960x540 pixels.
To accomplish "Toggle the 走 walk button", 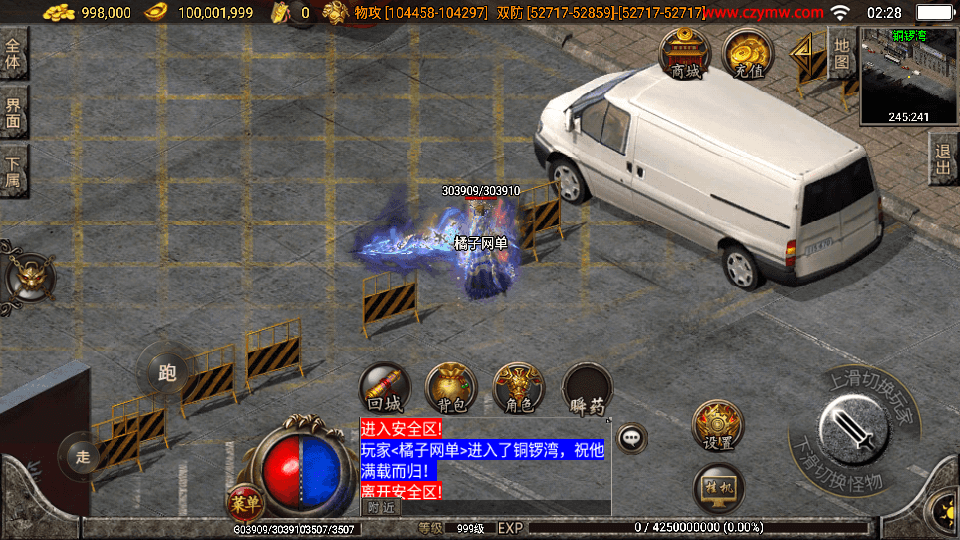I will (83, 457).
